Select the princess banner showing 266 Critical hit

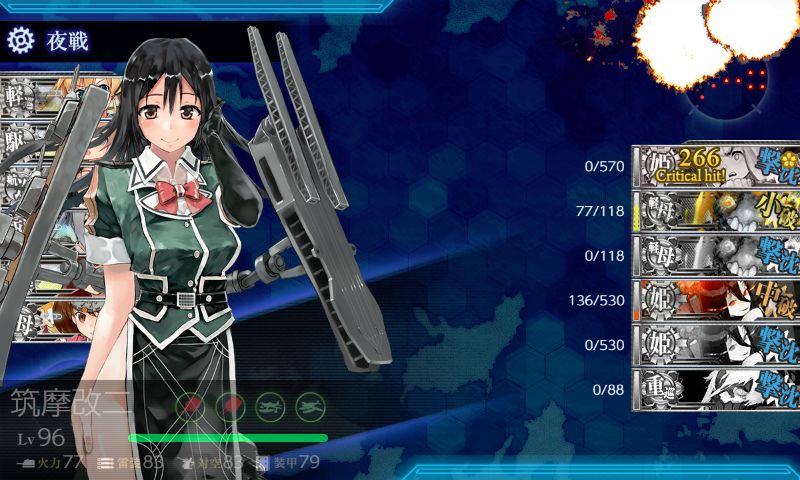click(715, 165)
